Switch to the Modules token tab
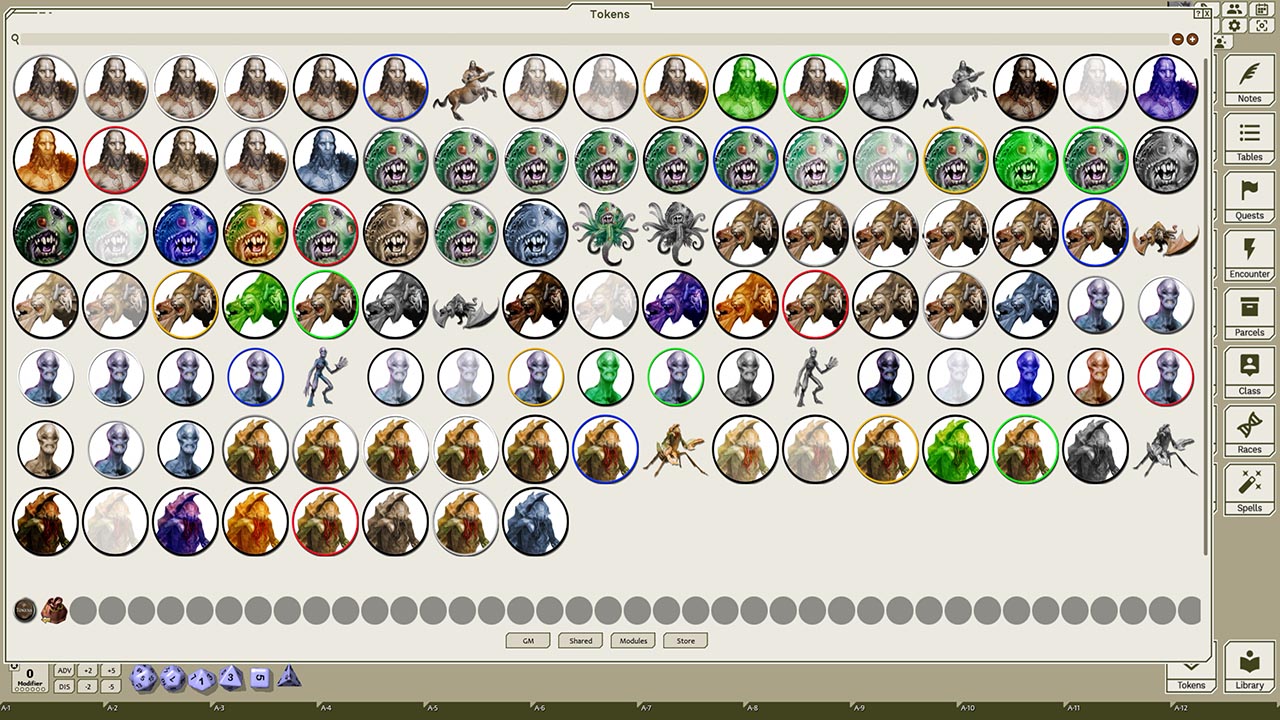The width and height of the screenshot is (1280, 720). point(632,640)
